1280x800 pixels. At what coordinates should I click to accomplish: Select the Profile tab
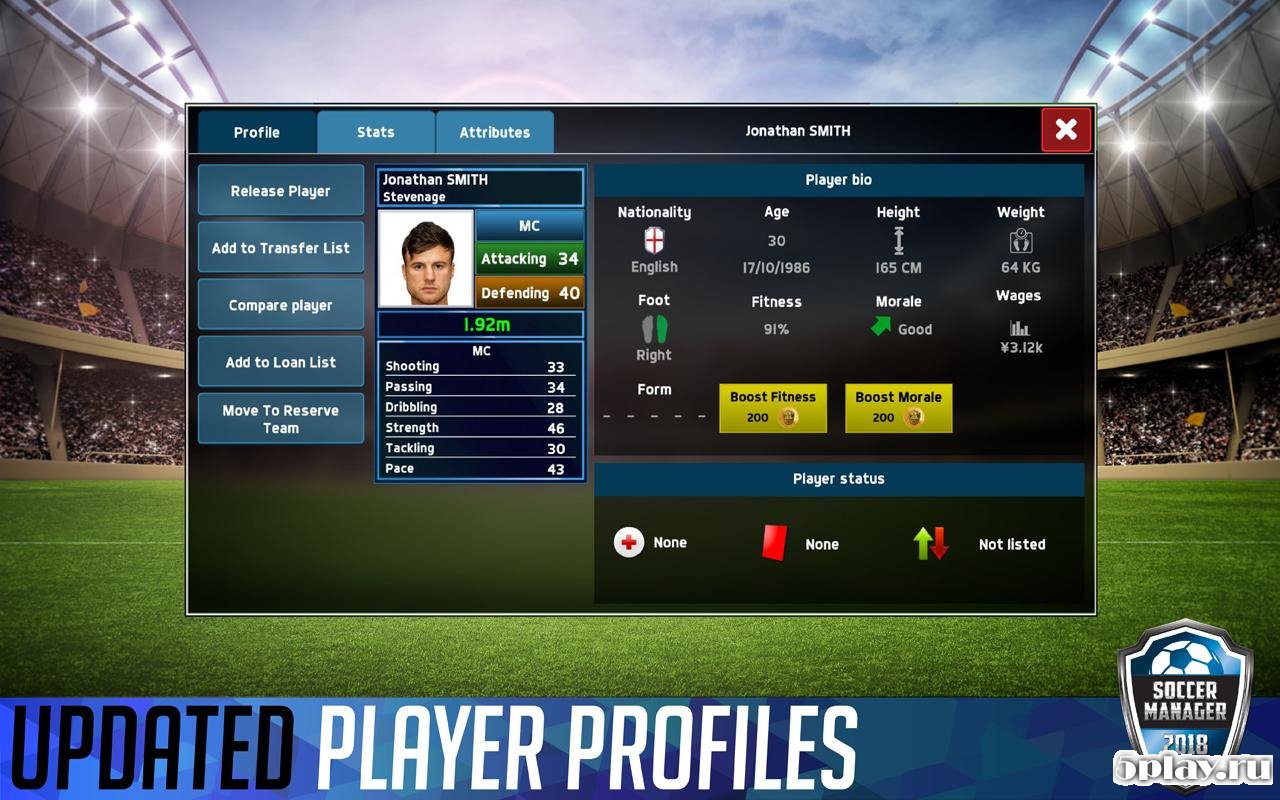tap(257, 132)
